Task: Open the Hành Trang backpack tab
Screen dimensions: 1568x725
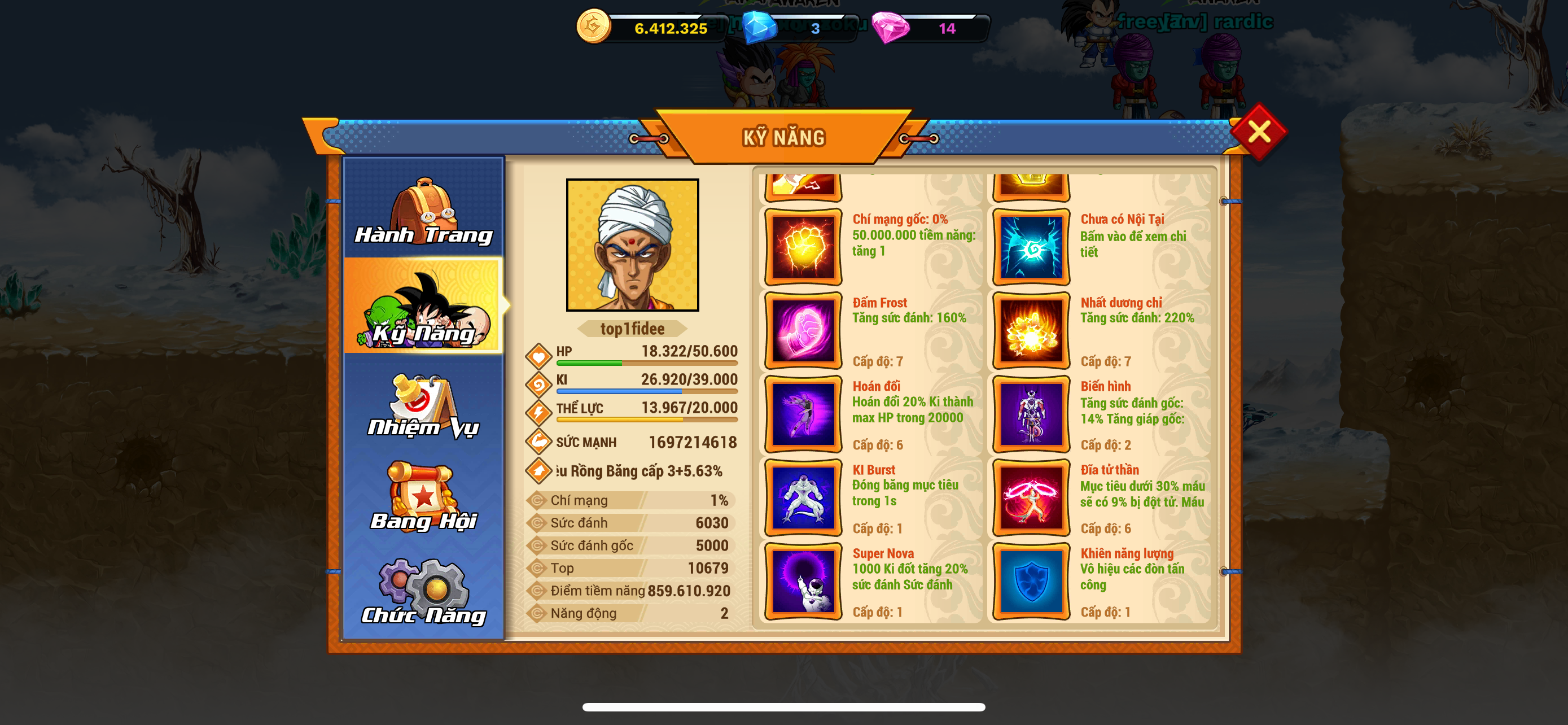Action: (x=424, y=210)
